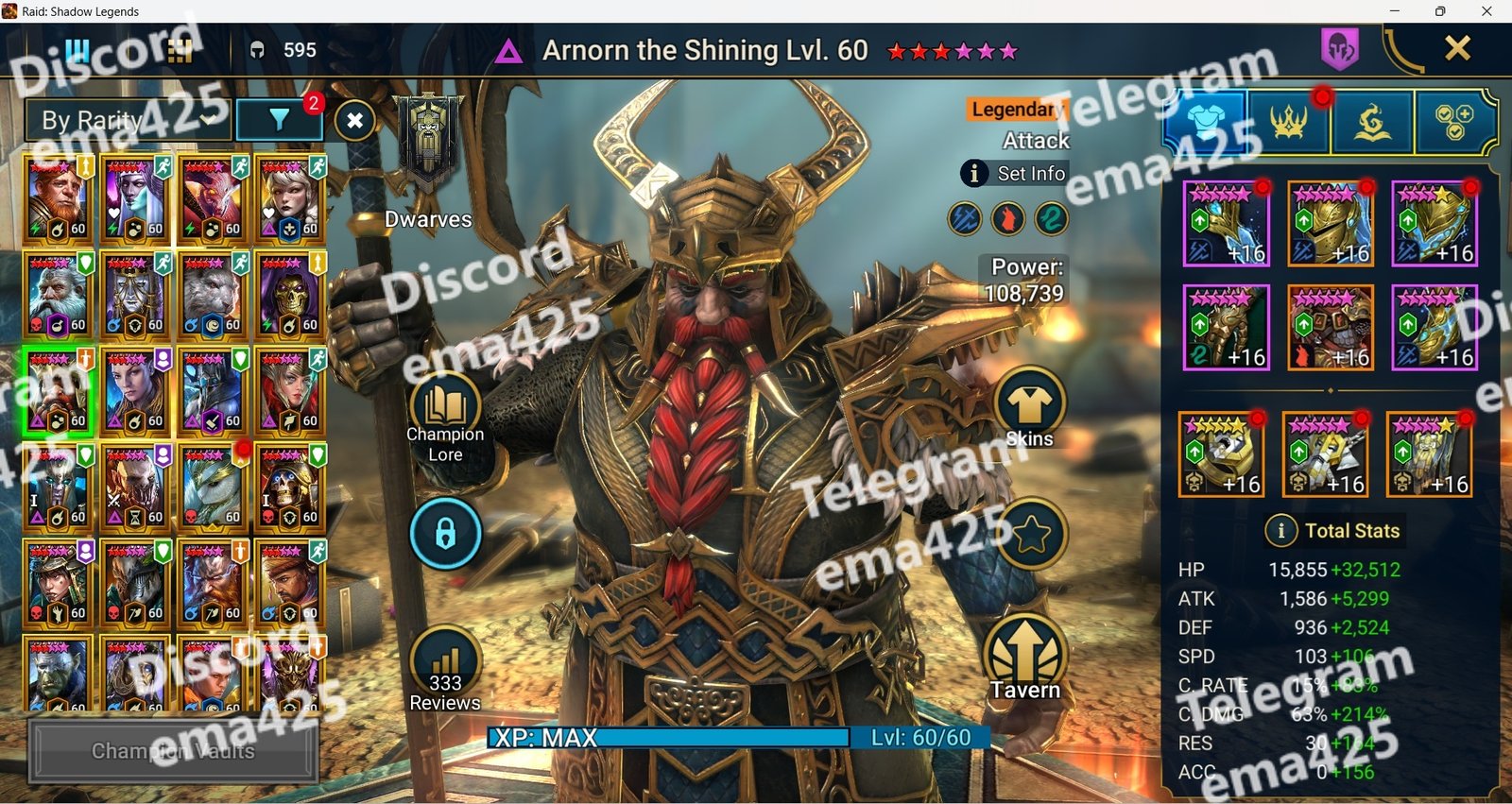Close the champion screen with yellow X
The image size is (1512, 804).
point(1457,48)
